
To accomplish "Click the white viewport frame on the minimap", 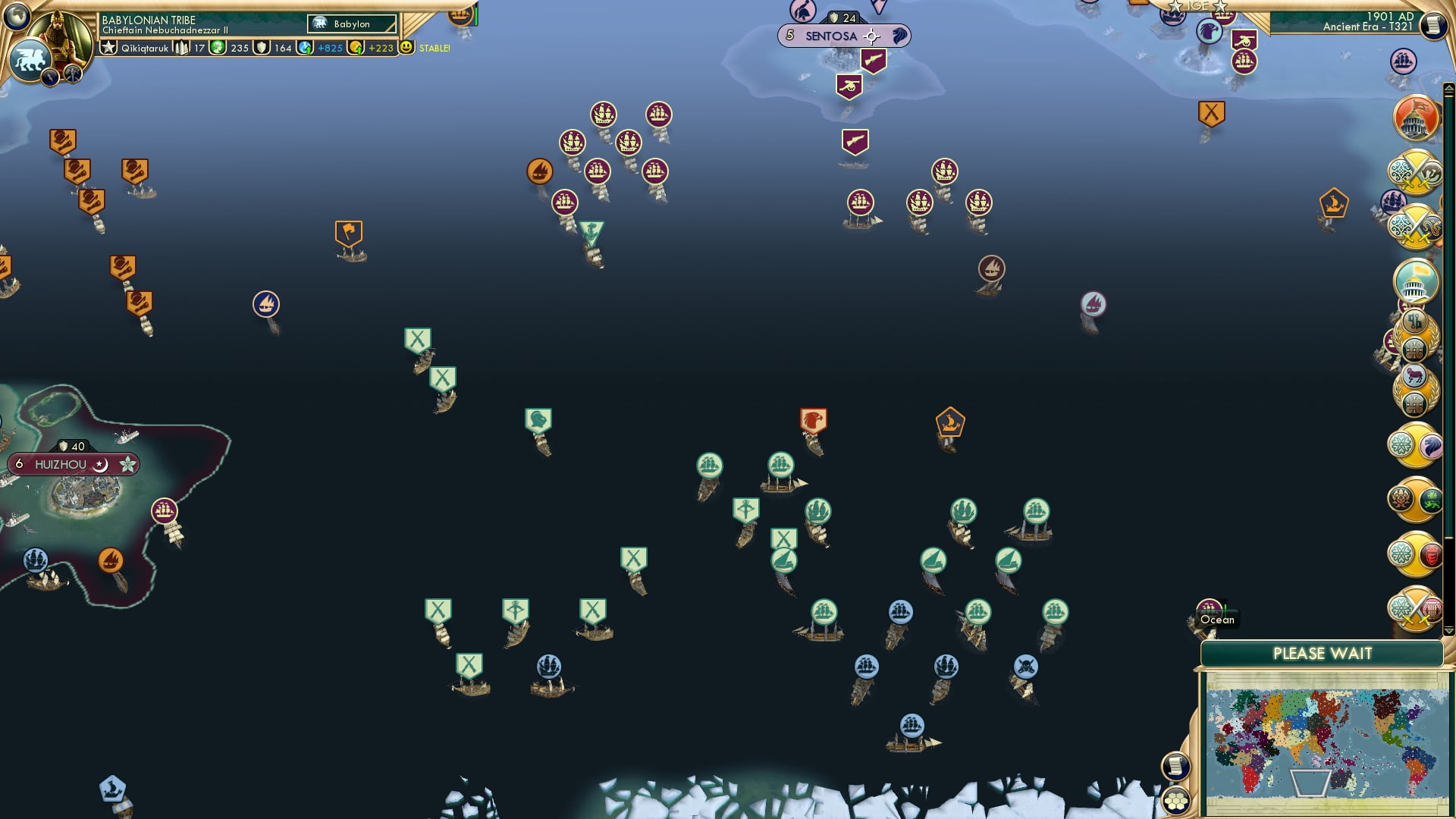I will click(1310, 784).
